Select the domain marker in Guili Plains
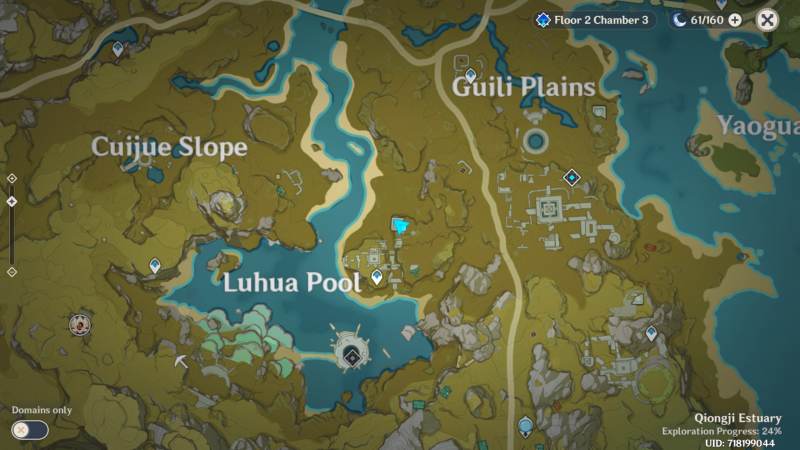This screenshot has width=800, height=450. coord(572,178)
